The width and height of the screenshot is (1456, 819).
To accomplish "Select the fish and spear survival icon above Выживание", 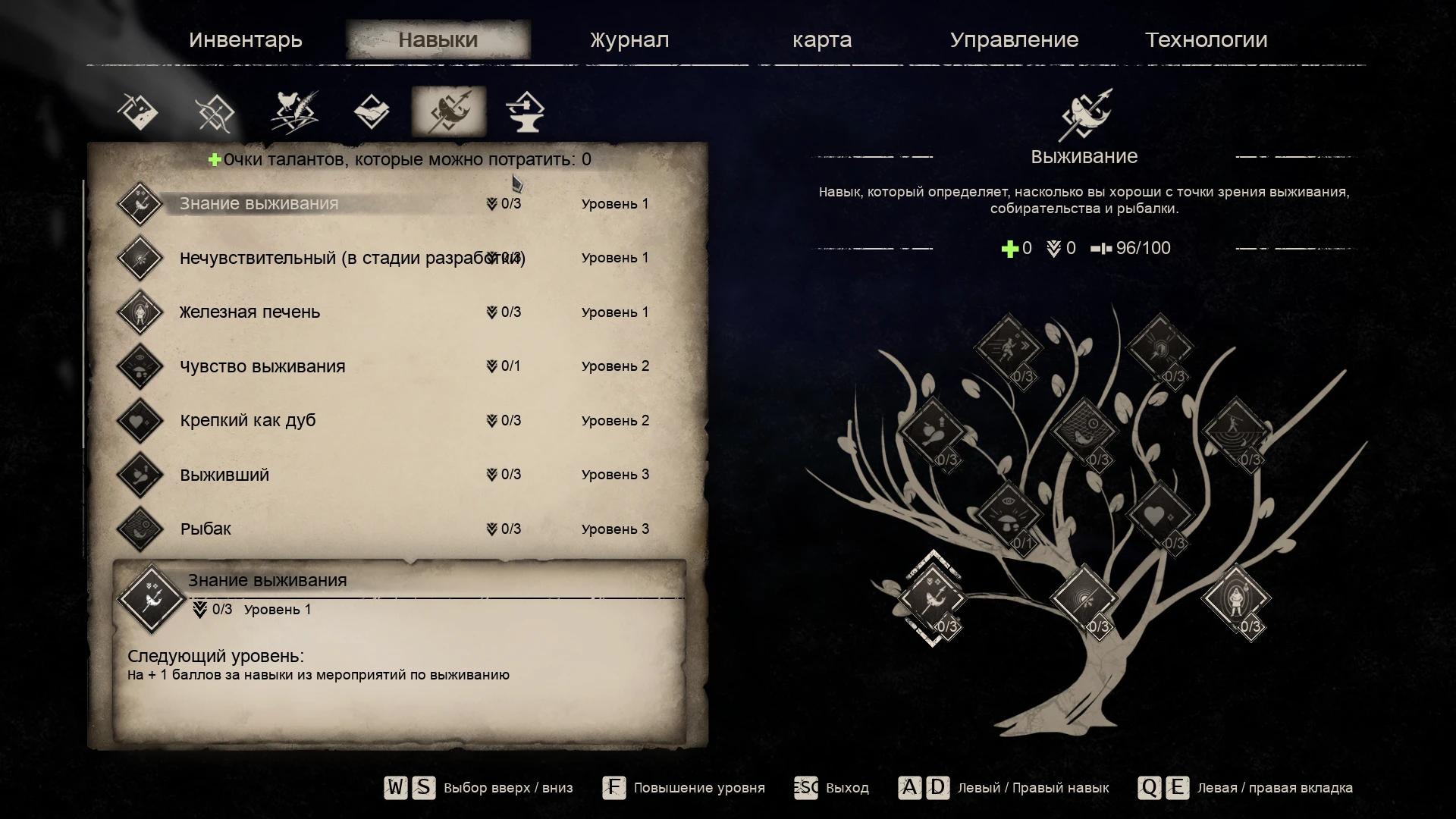I will click(1083, 115).
